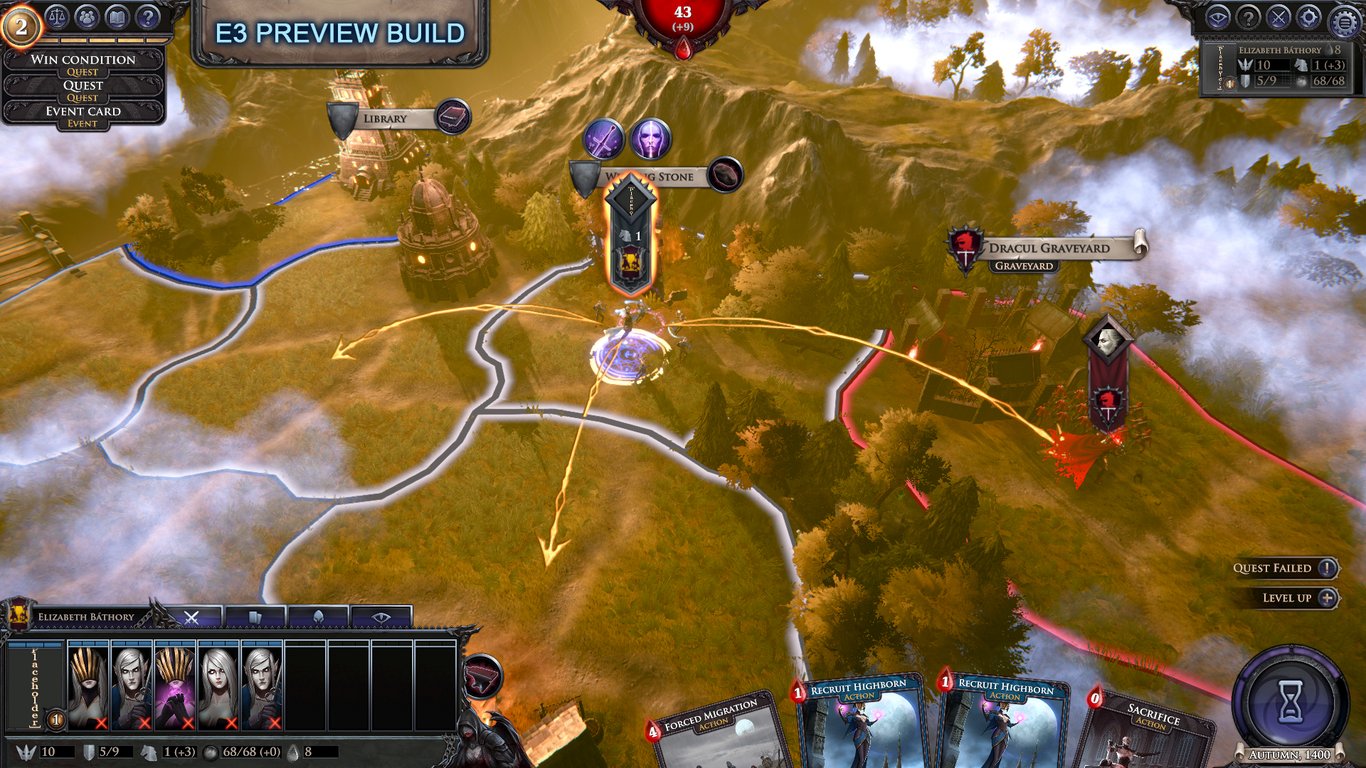Screen dimensions: 1366x768
Task: Select the droplet tab on the army panel
Action: 317,617
